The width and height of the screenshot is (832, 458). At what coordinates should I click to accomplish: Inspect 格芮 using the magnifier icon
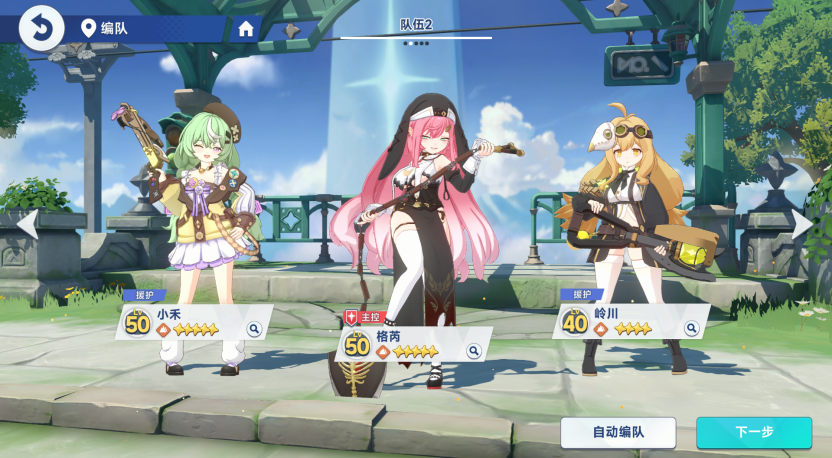pos(474,351)
